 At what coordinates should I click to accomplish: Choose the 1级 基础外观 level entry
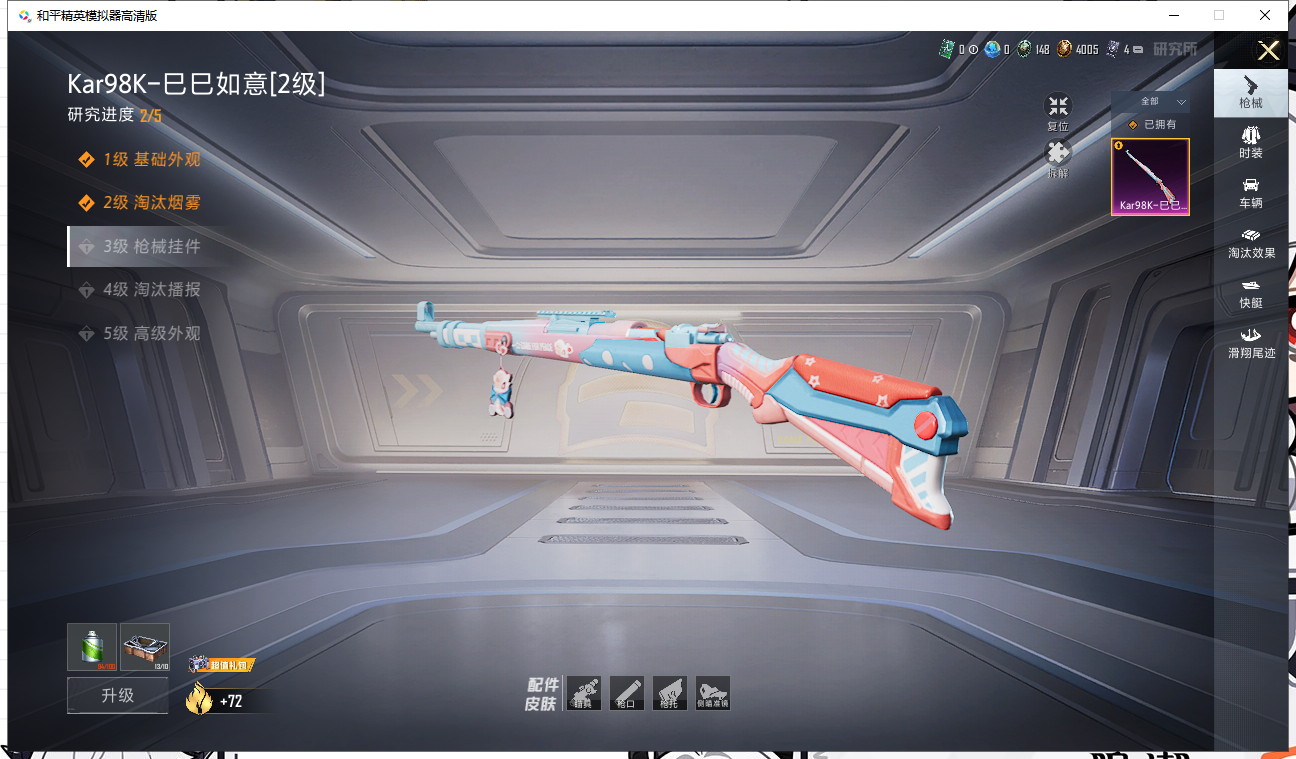(x=151, y=160)
